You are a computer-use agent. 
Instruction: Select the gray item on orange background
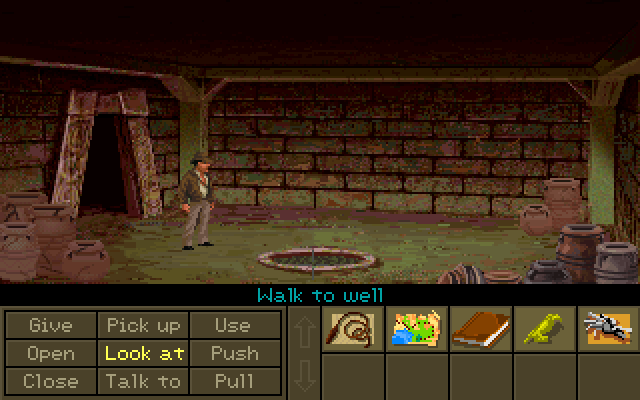(609, 329)
